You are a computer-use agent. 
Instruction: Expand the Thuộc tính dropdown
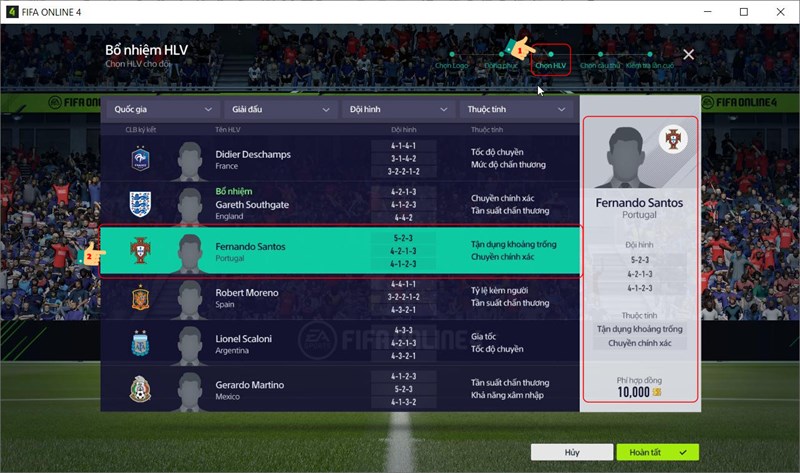click(516, 109)
